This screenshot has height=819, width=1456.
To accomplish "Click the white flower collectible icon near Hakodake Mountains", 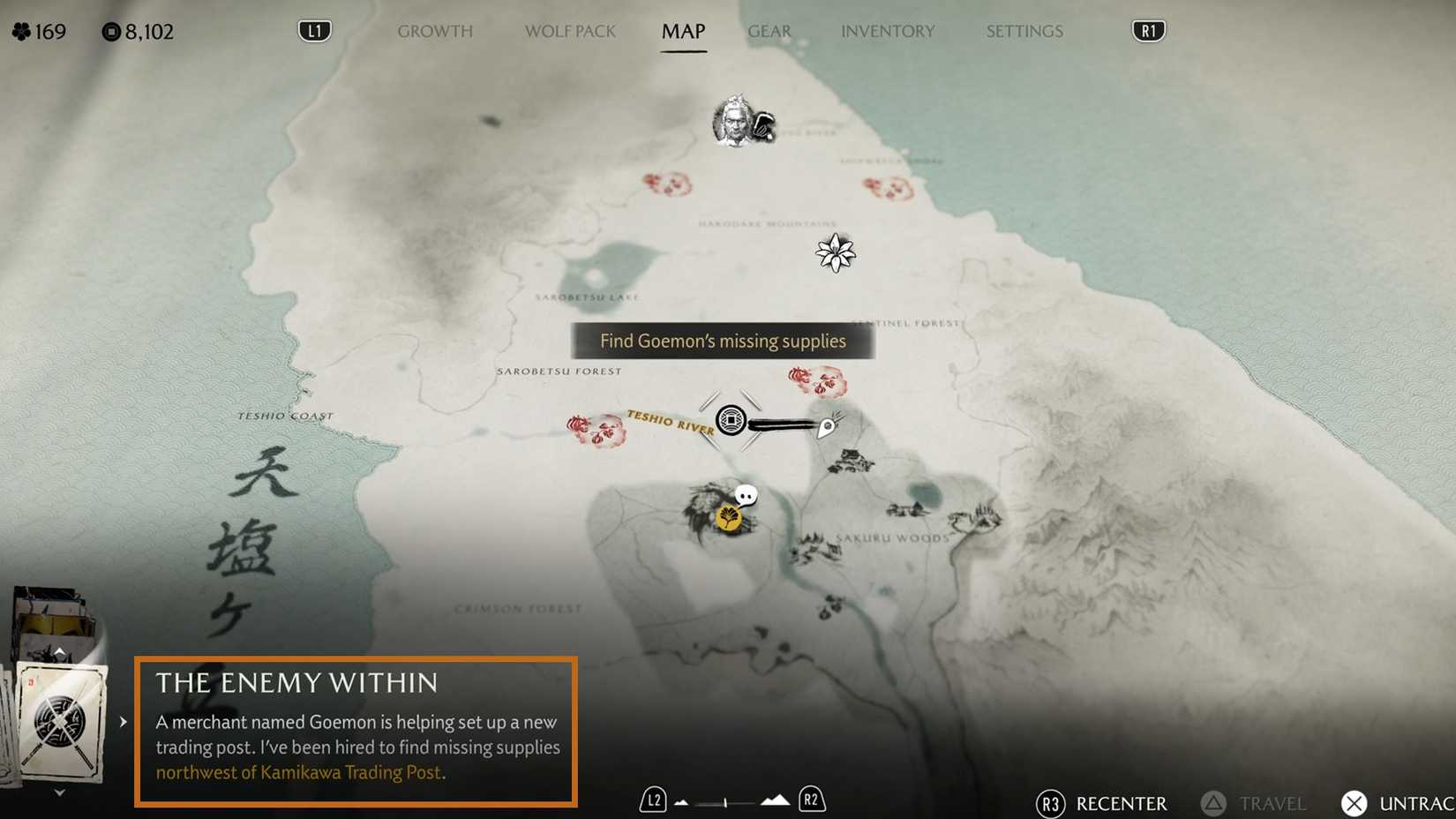I will [x=835, y=252].
